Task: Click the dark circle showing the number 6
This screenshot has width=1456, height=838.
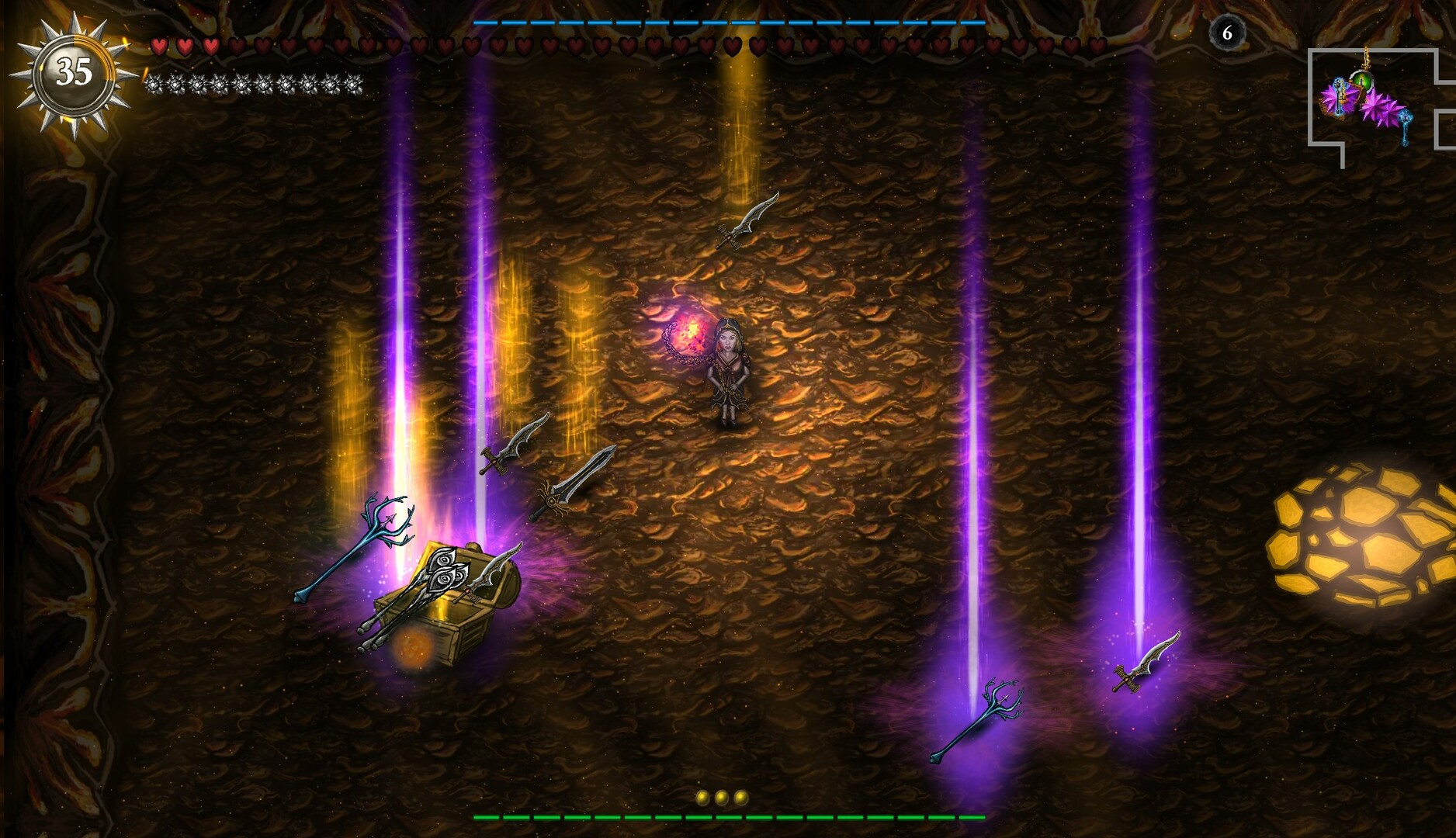Action: [x=1228, y=33]
